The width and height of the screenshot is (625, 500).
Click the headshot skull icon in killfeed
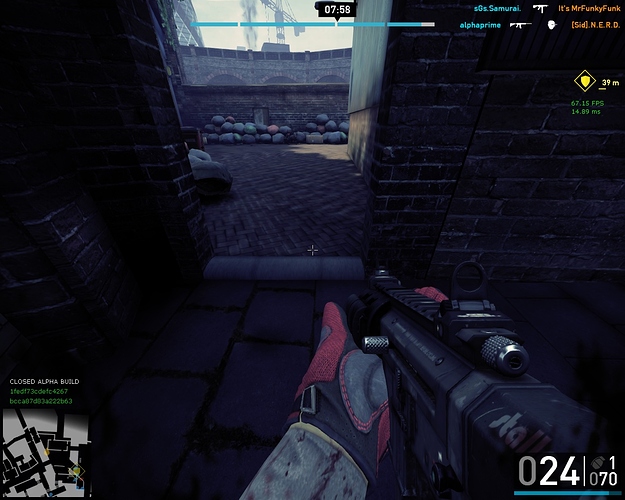pos(550,23)
